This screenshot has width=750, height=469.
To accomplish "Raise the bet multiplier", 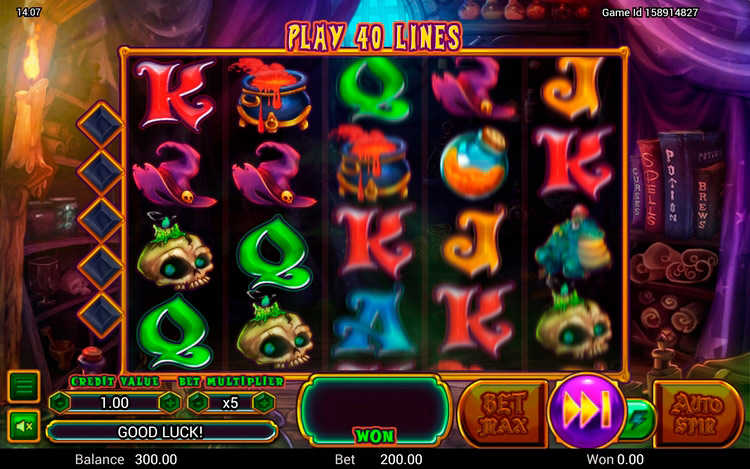I will [x=263, y=402].
